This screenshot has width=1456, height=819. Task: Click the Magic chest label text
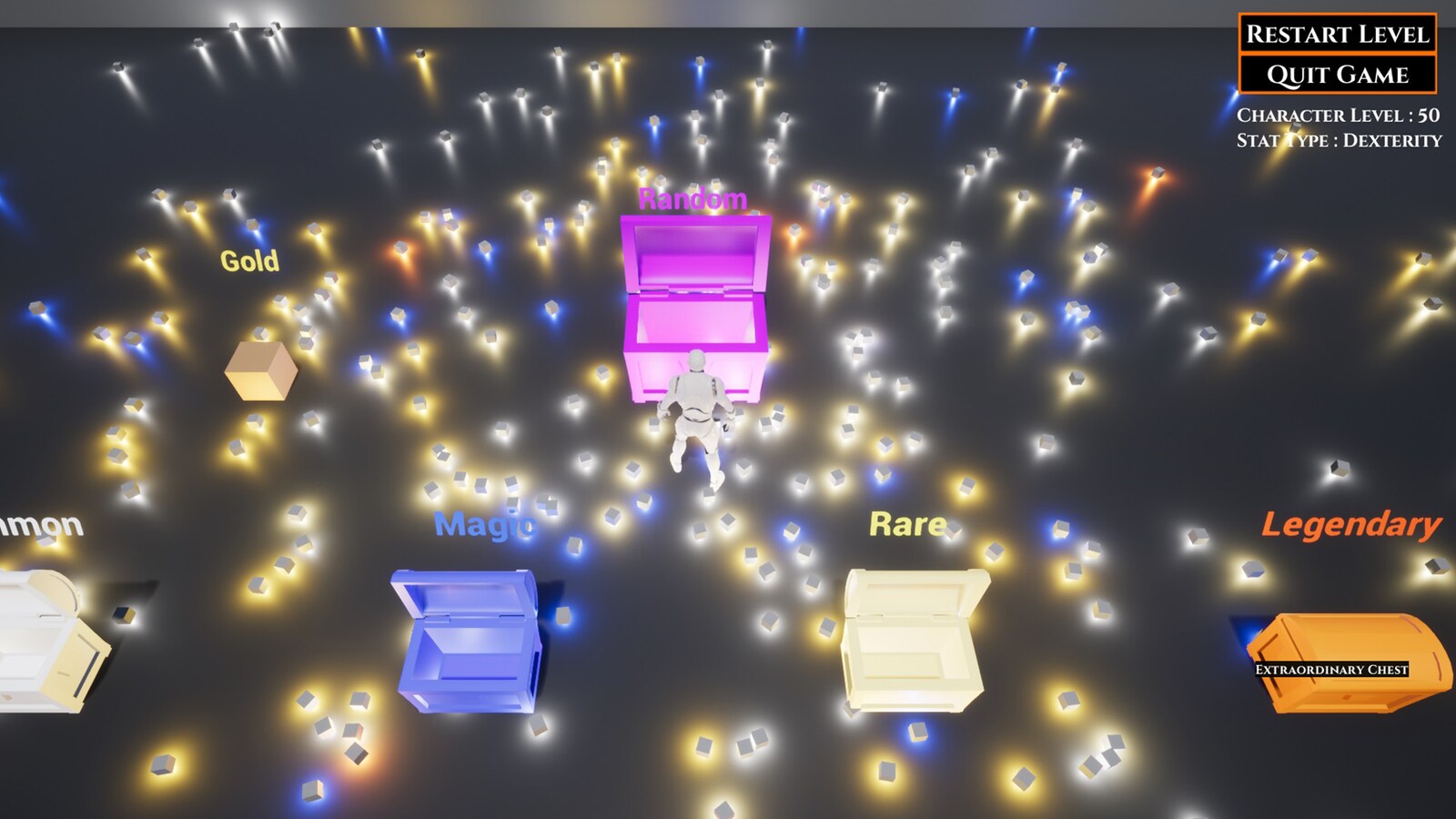point(484,525)
